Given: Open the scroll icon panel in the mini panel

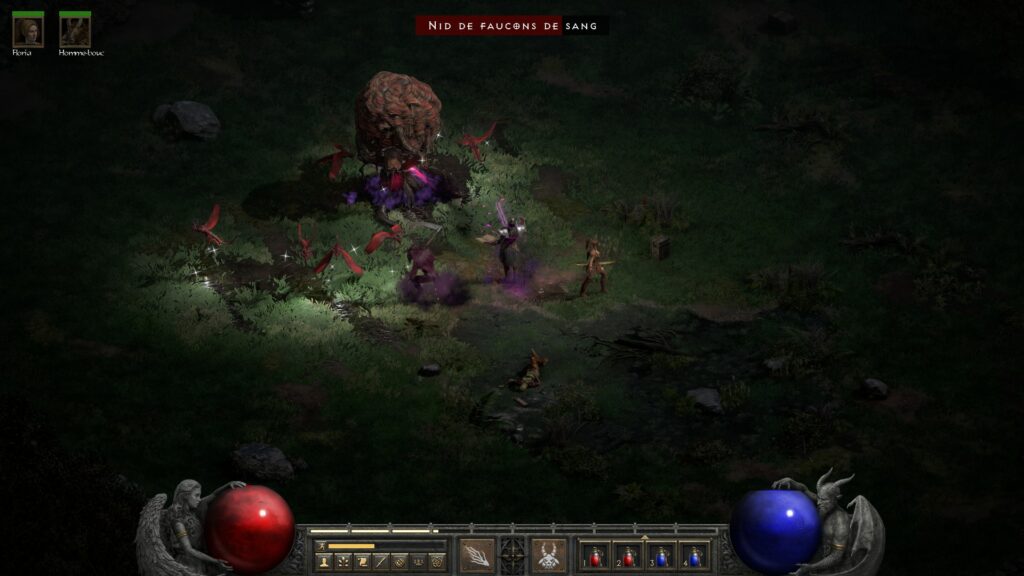Looking at the screenshot, I should tap(362, 562).
